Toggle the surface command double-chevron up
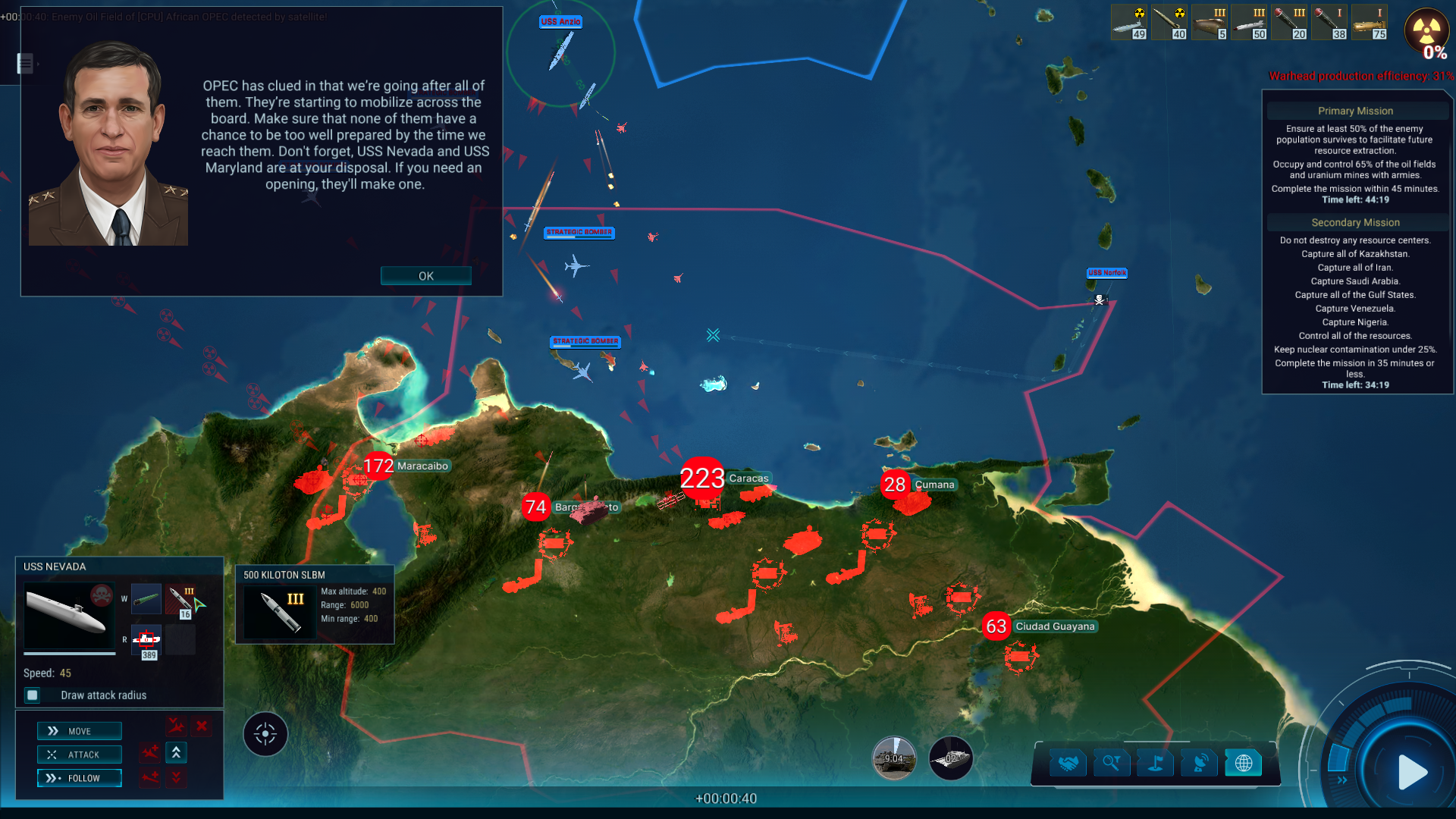The image size is (1456, 819). pyautogui.click(x=176, y=753)
